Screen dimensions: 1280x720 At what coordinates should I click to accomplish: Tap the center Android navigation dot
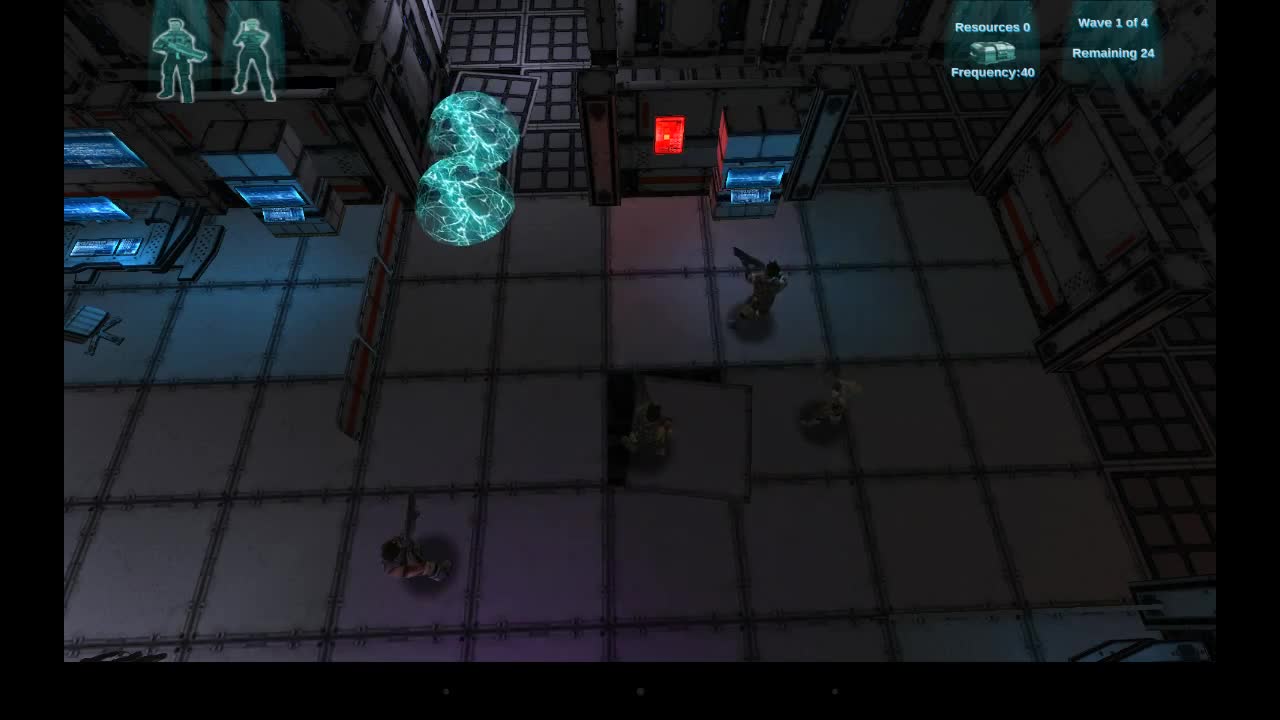click(639, 691)
